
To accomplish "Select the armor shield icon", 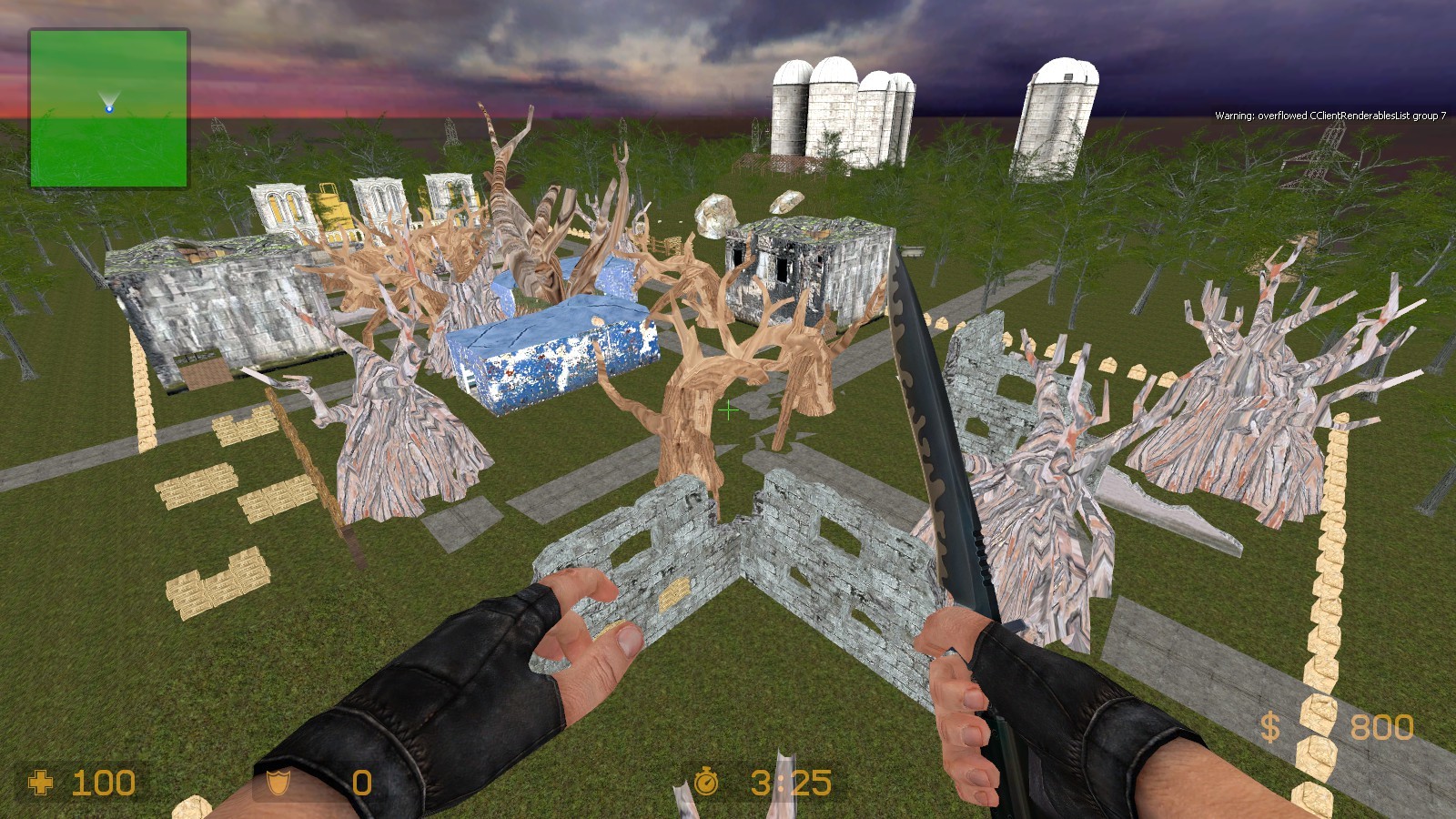I will click(278, 784).
